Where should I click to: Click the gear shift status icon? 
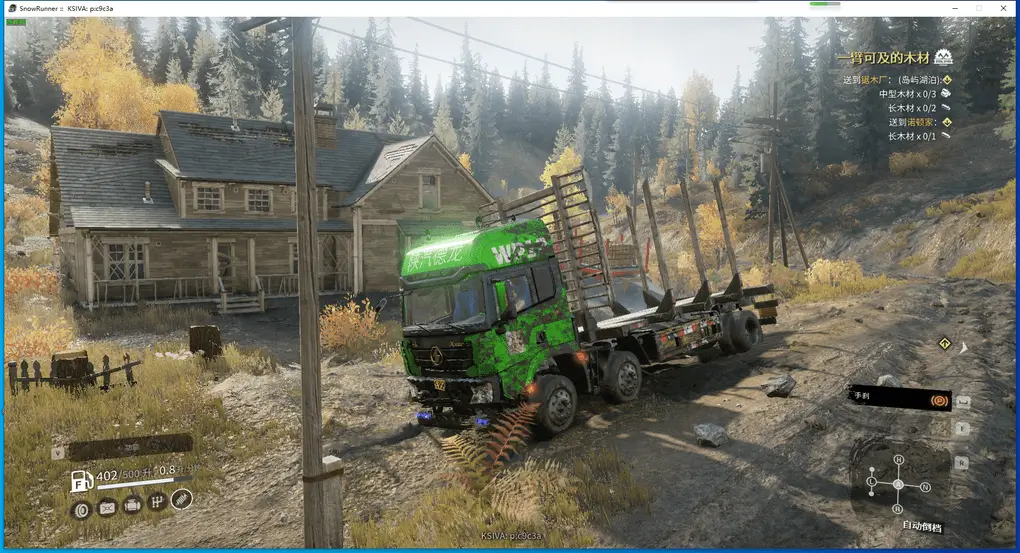[157, 503]
